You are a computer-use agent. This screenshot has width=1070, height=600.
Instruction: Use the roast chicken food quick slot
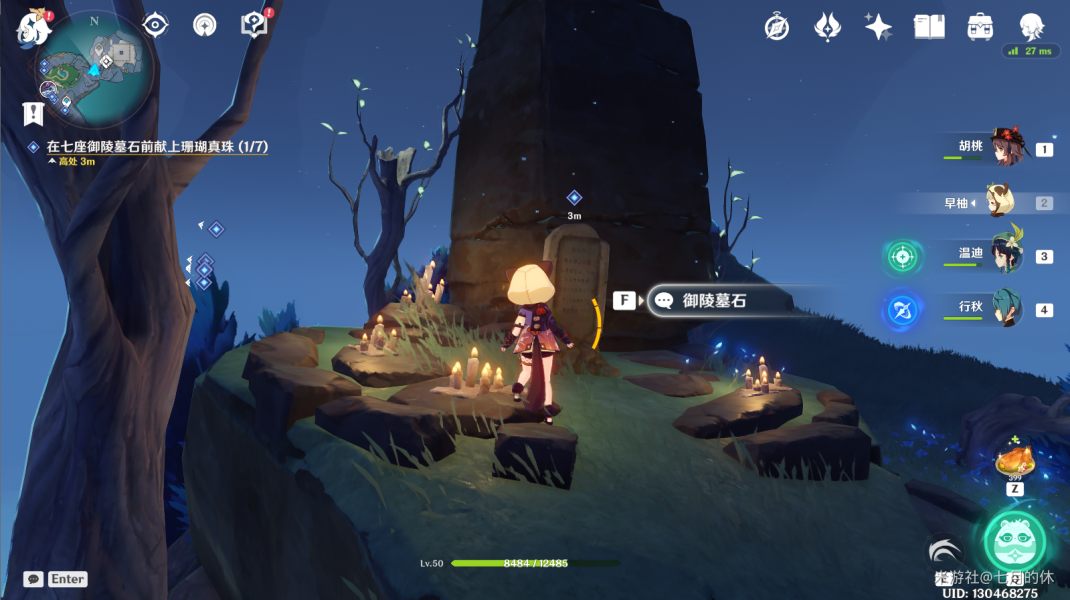[1014, 462]
